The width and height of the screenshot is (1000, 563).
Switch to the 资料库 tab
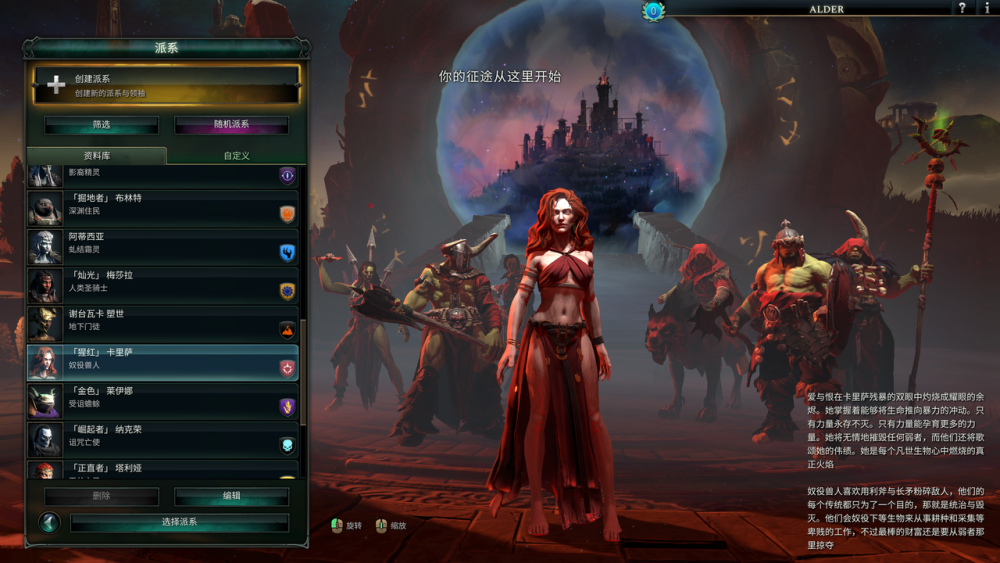[x=96, y=156]
